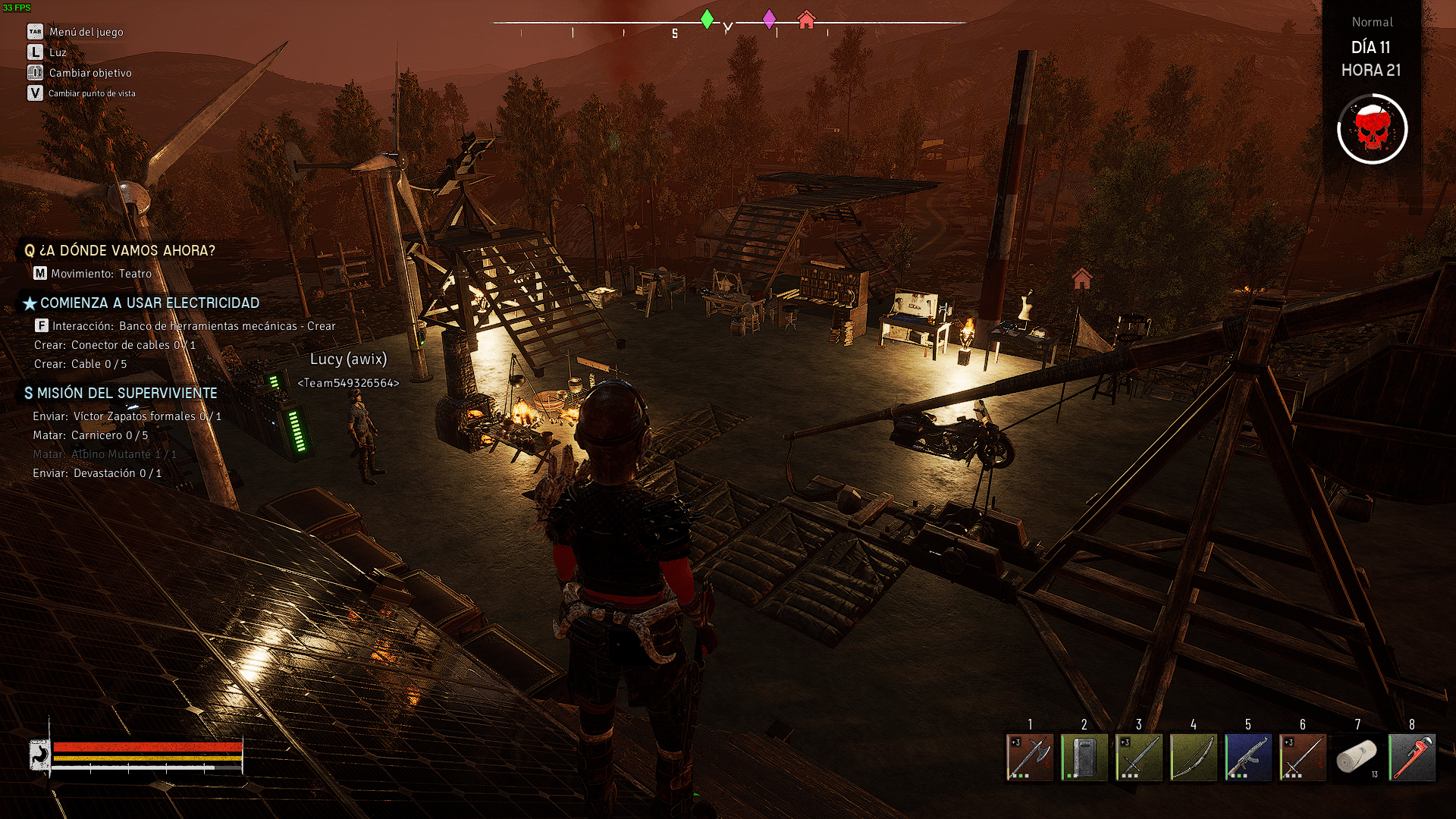Screen dimensions: 1456x819
Task: Click the purple diamond compass marker
Action: pyautogui.click(x=769, y=19)
